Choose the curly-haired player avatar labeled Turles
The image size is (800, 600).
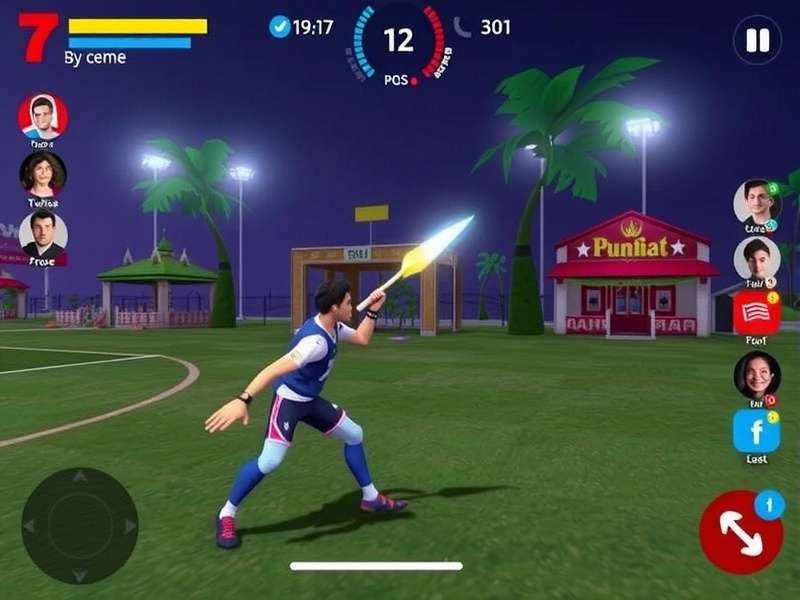click(x=43, y=175)
